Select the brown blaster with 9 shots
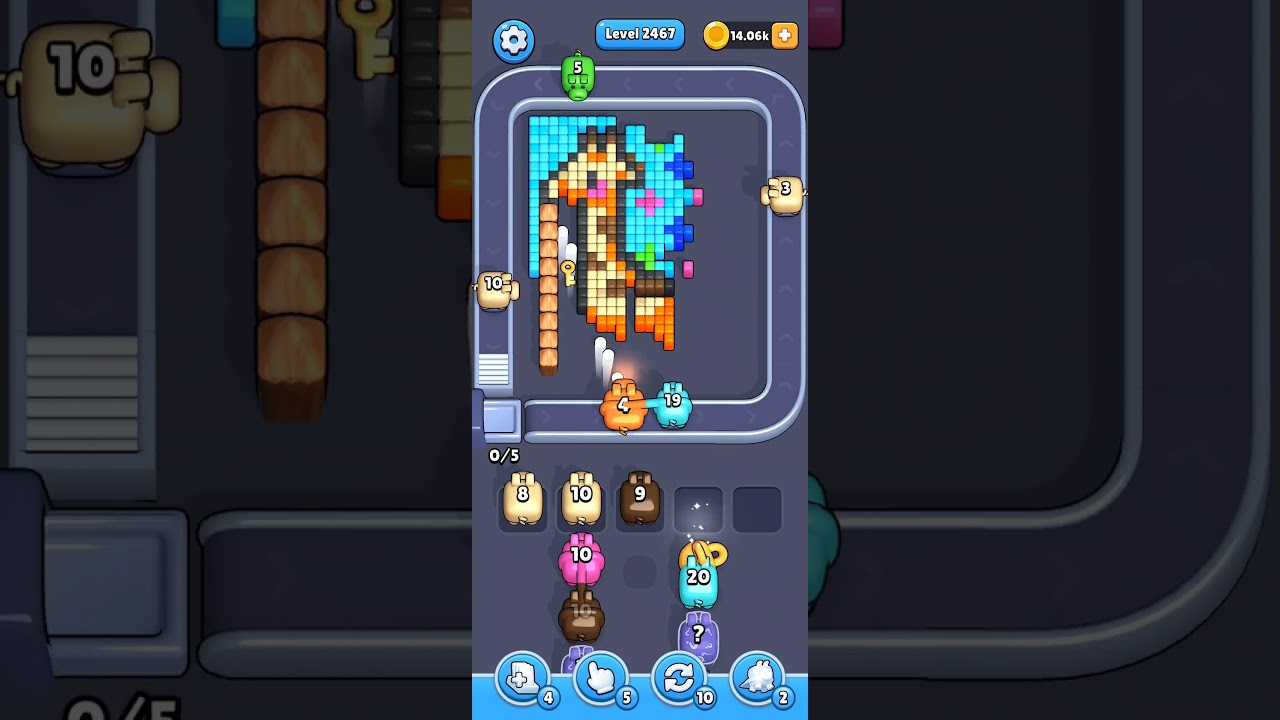The height and width of the screenshot is (720, 1280). point(639,500)
